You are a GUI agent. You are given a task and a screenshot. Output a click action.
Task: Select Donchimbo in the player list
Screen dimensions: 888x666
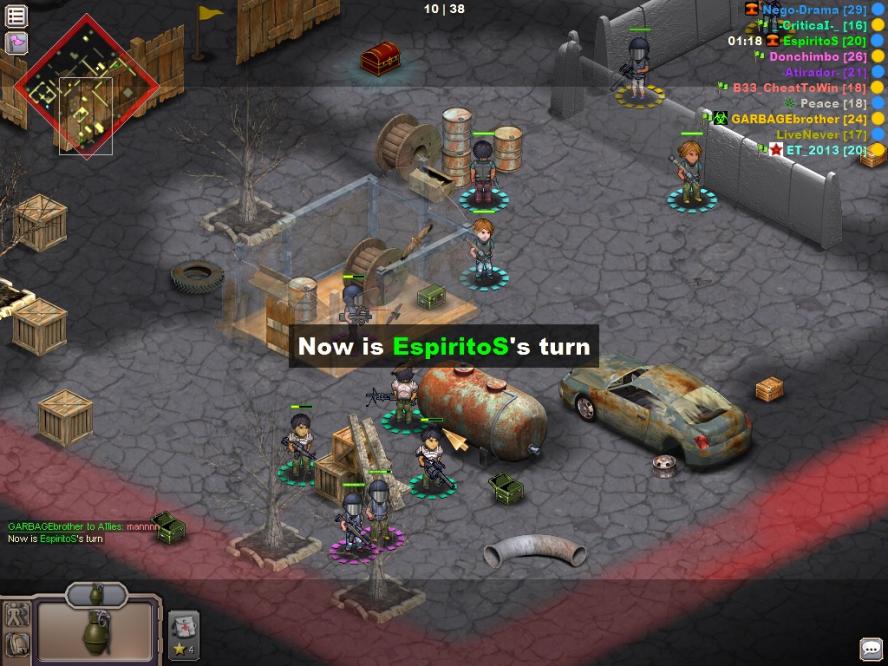tap(817, 57)
